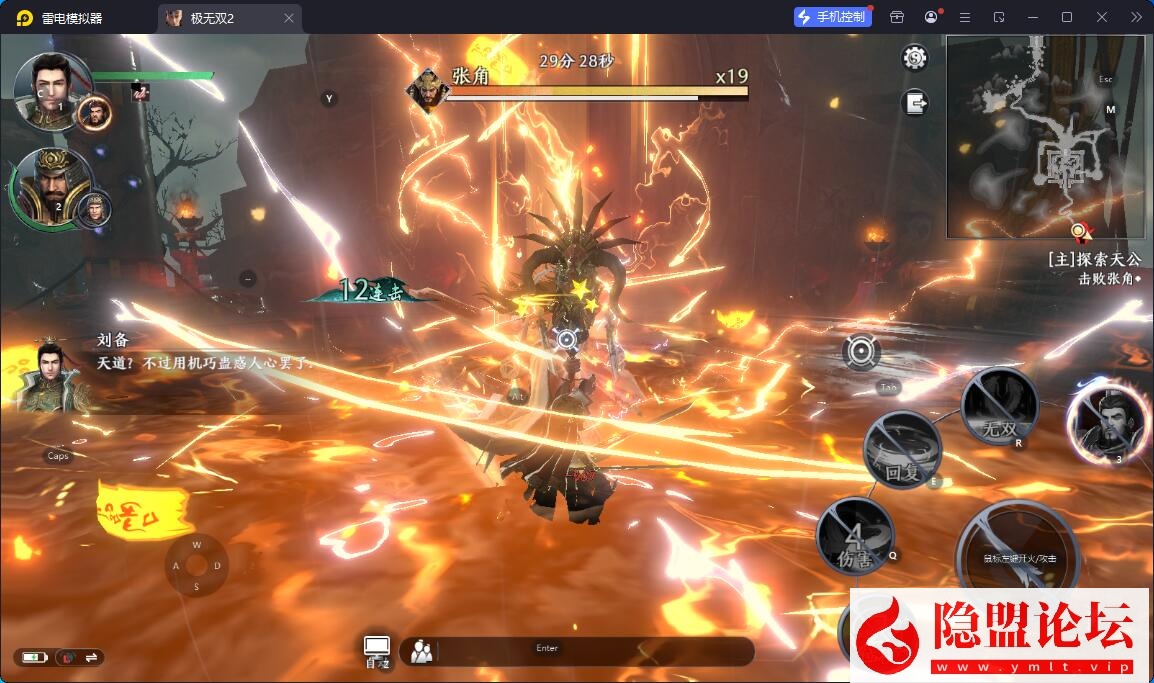Tap the large main attack button

[1017, 556]
